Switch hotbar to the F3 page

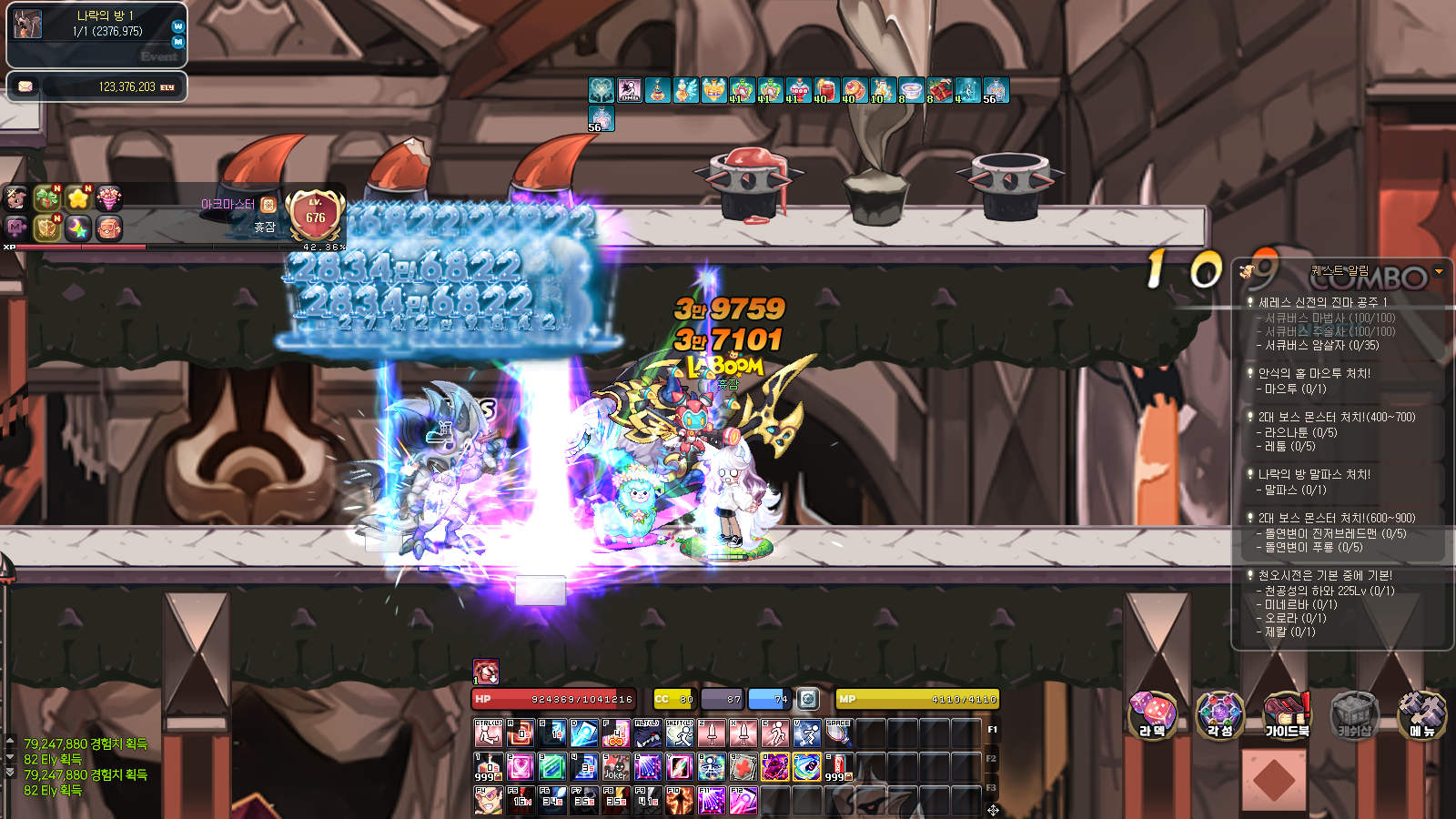pos(992,787)
